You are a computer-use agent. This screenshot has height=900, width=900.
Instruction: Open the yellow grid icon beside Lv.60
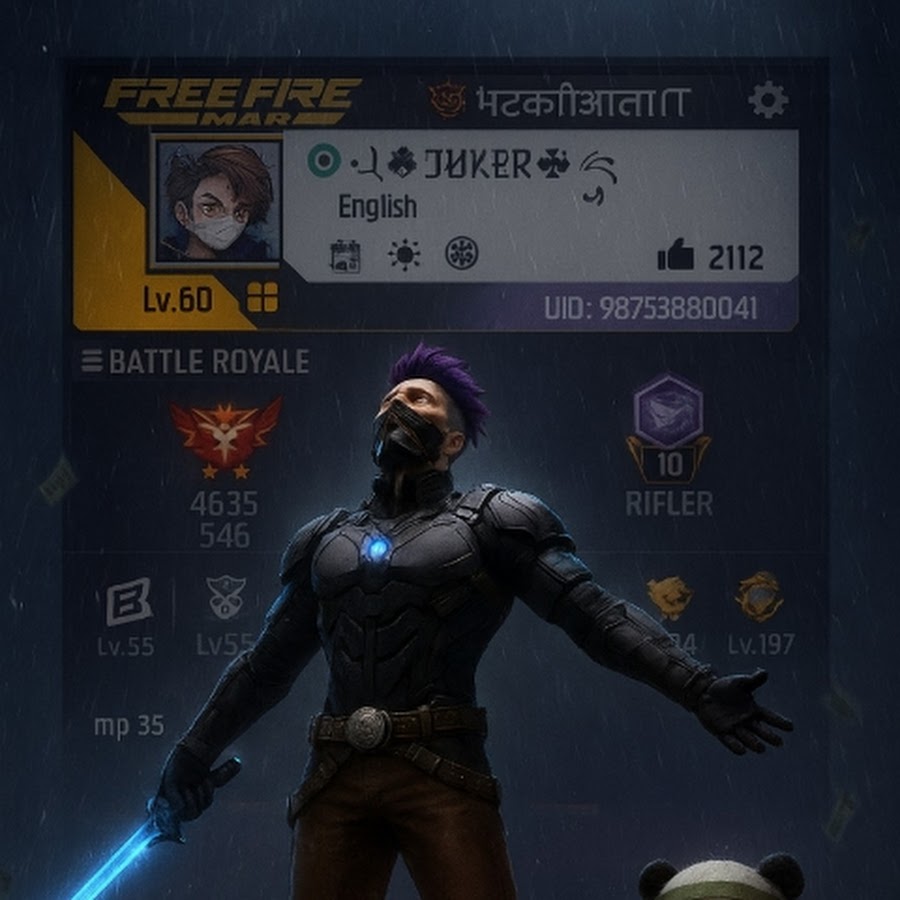tap(263, 297)
